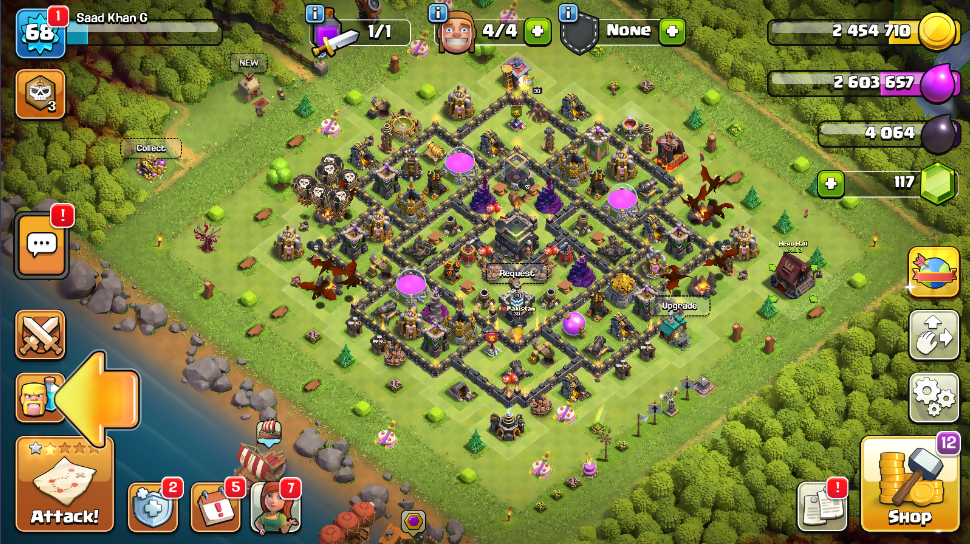Open the news scroll with alert
Screen dimensions: 970x544
tap(821, 507)
